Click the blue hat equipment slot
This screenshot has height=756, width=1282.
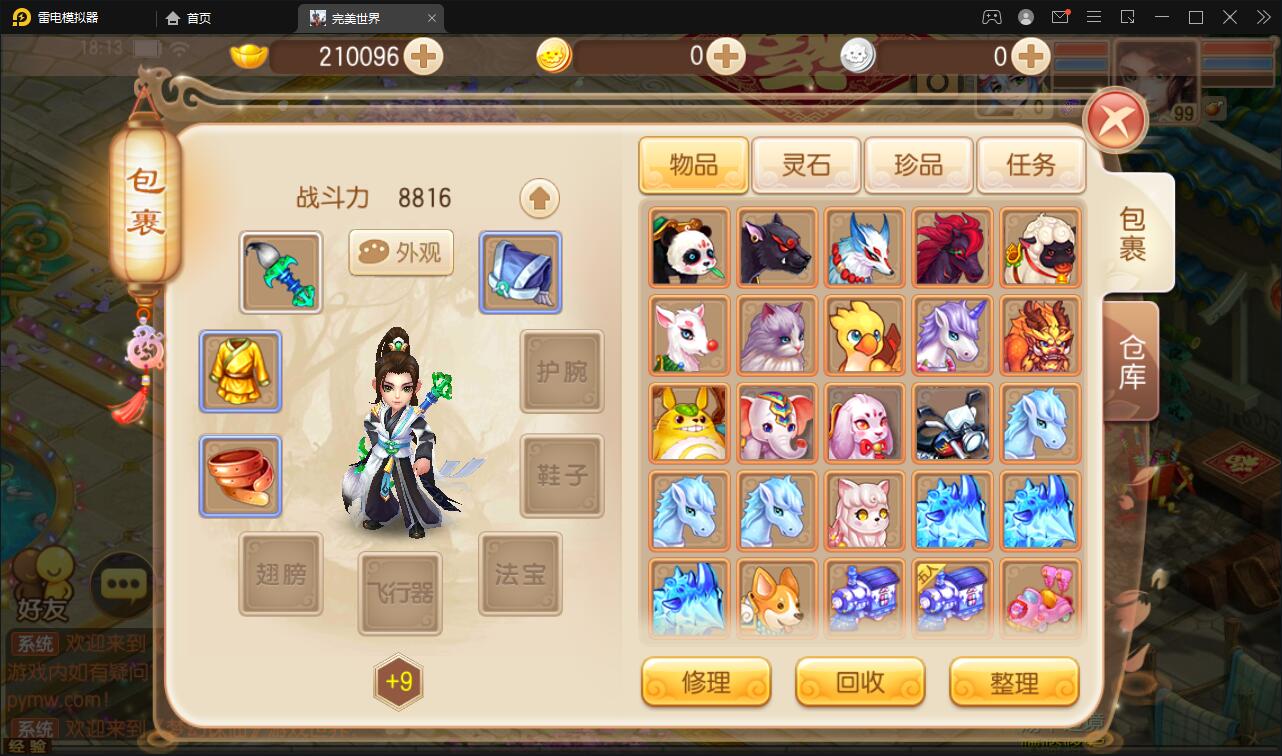tap(520, 271)
